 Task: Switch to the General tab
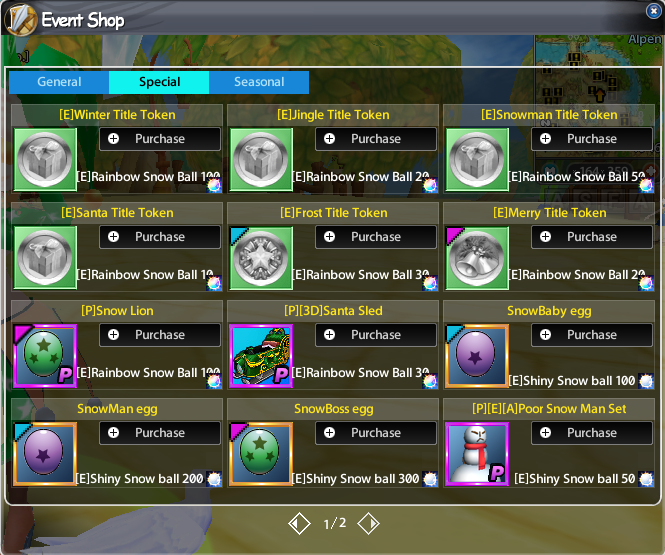click(59, 82)
